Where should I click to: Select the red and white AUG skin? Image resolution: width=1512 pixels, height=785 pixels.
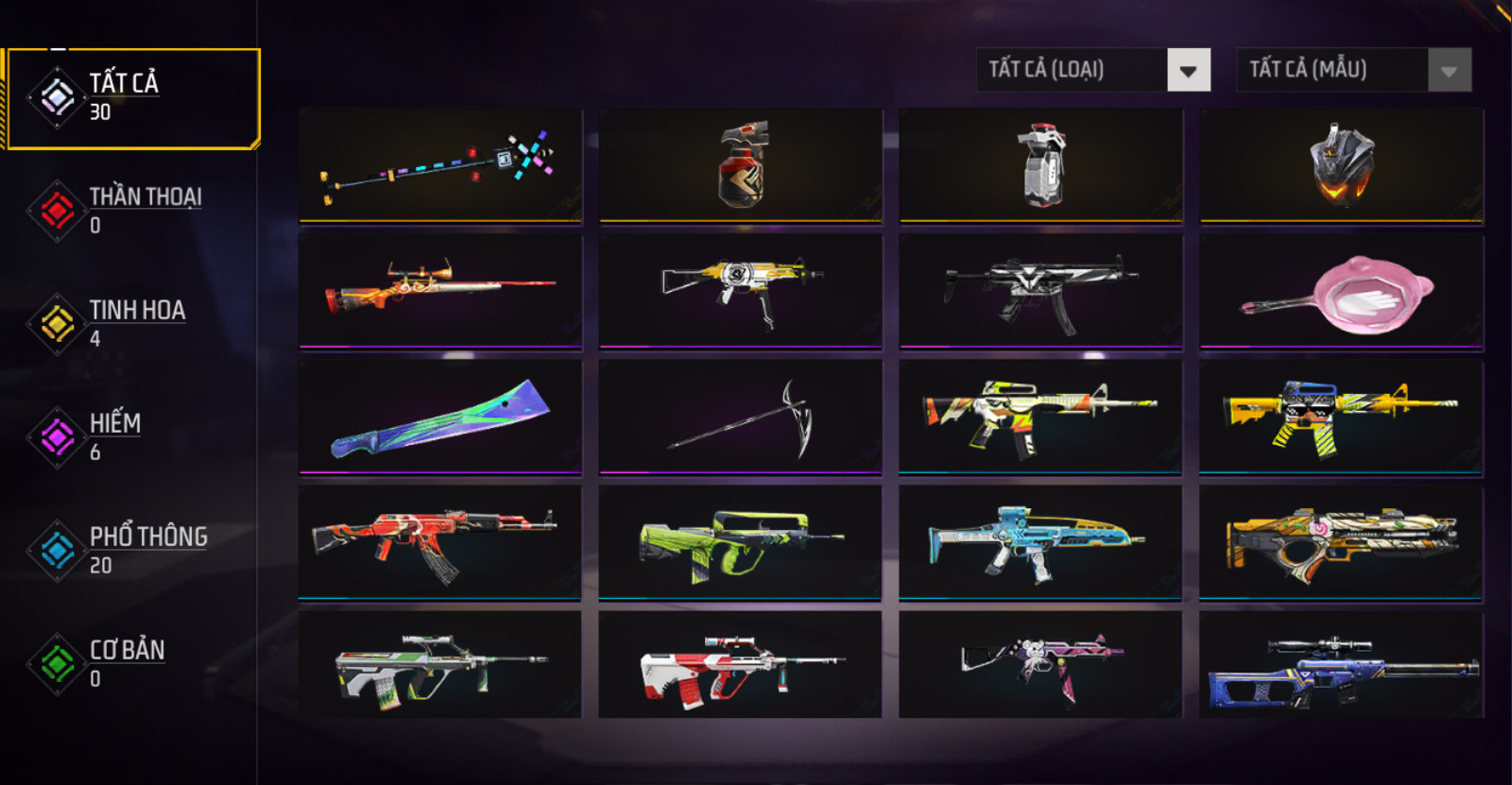[740, 665]
